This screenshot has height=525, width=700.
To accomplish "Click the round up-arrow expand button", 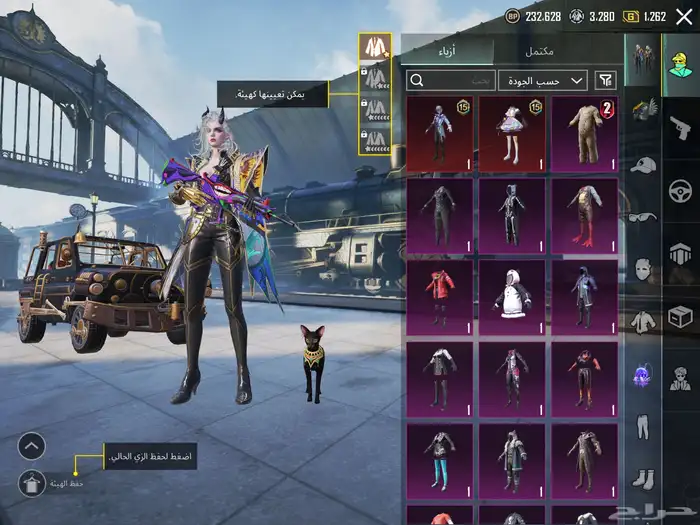I will point(32,445).
